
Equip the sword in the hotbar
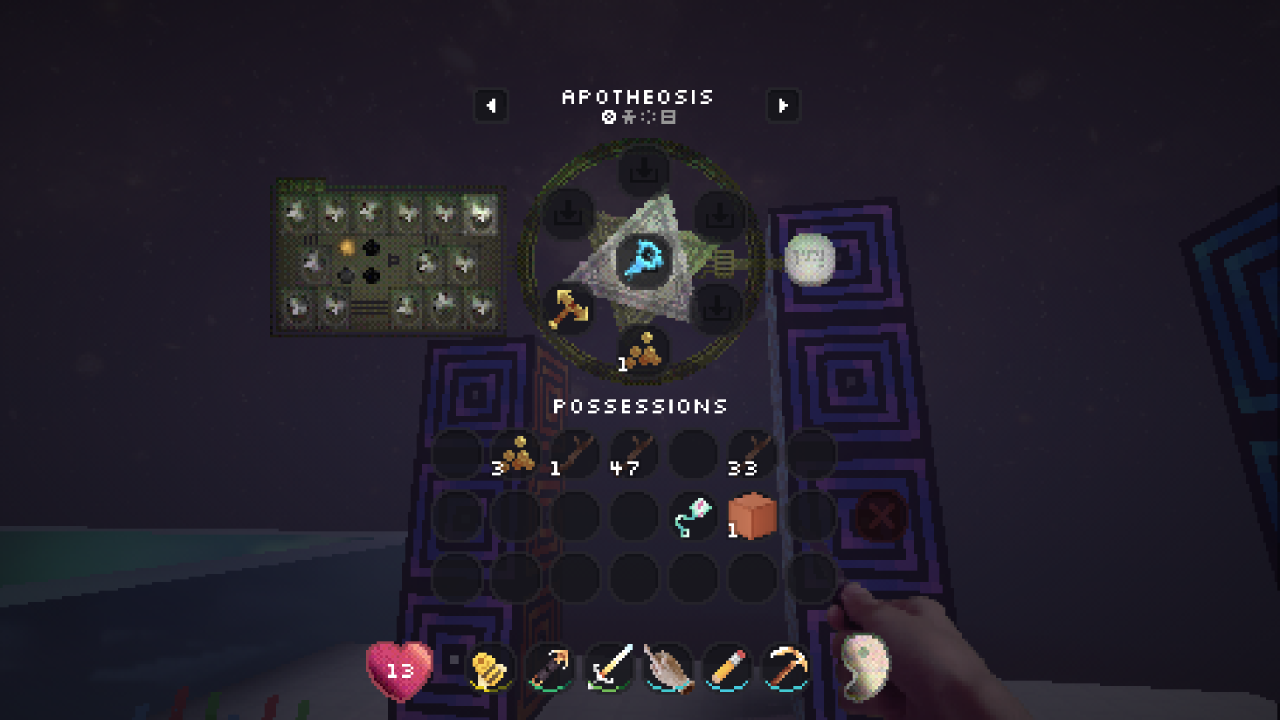coord(610,666)
